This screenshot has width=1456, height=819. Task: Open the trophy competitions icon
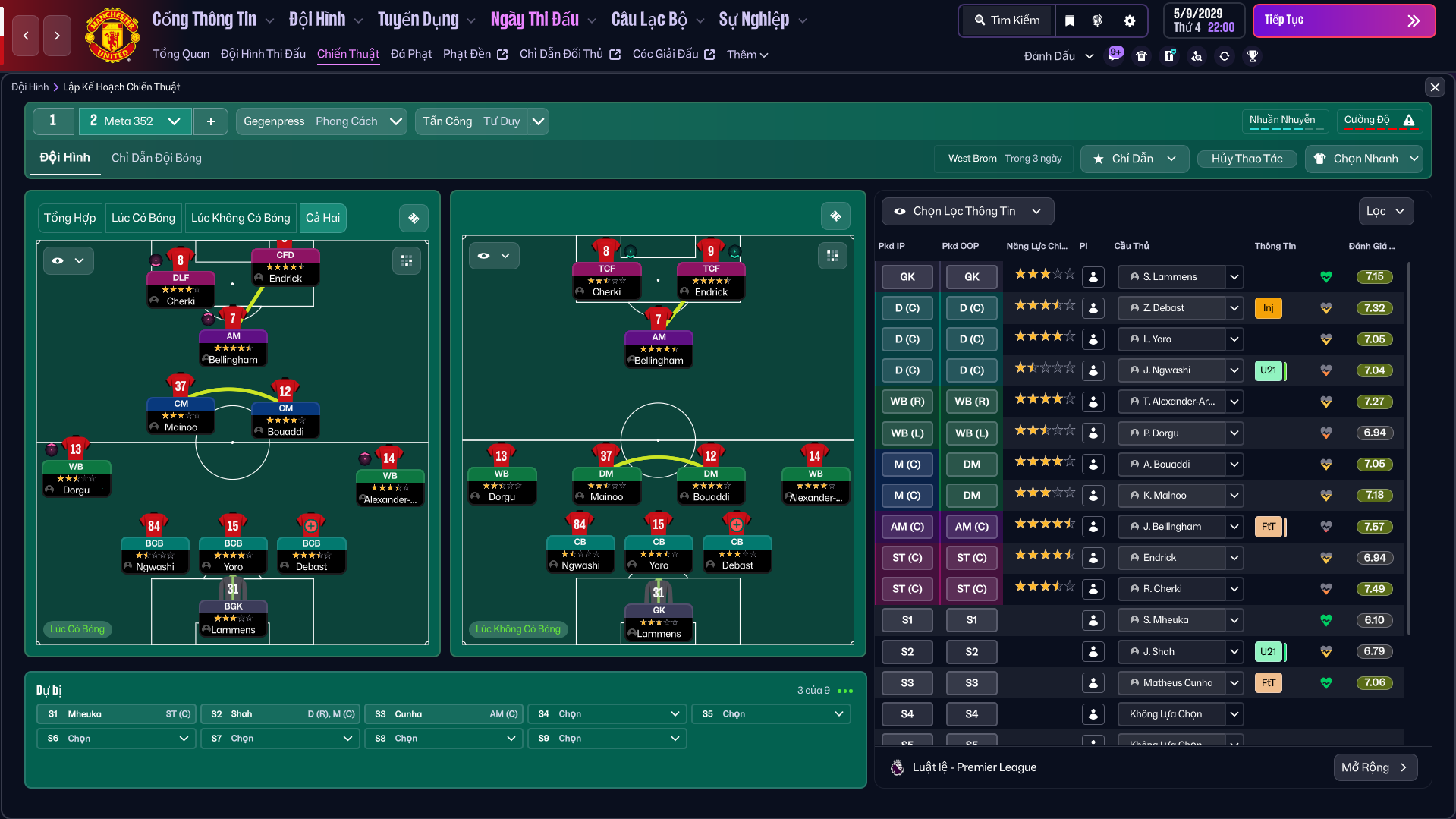click(1253, 55)
